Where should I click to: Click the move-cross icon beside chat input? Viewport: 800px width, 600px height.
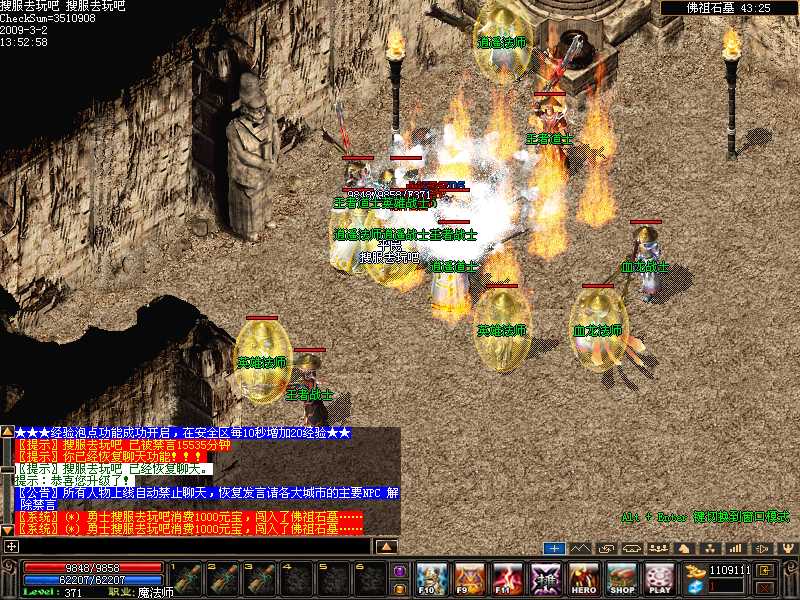pos(11,547)
